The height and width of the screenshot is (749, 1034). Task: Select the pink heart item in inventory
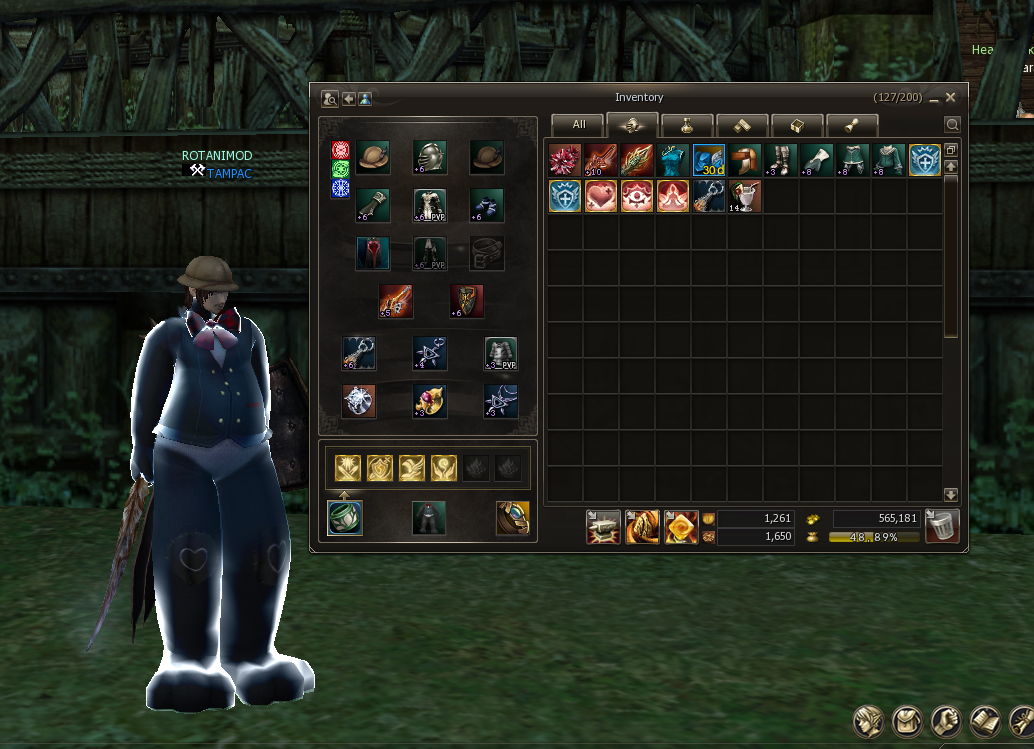click(x=601, y=196)
